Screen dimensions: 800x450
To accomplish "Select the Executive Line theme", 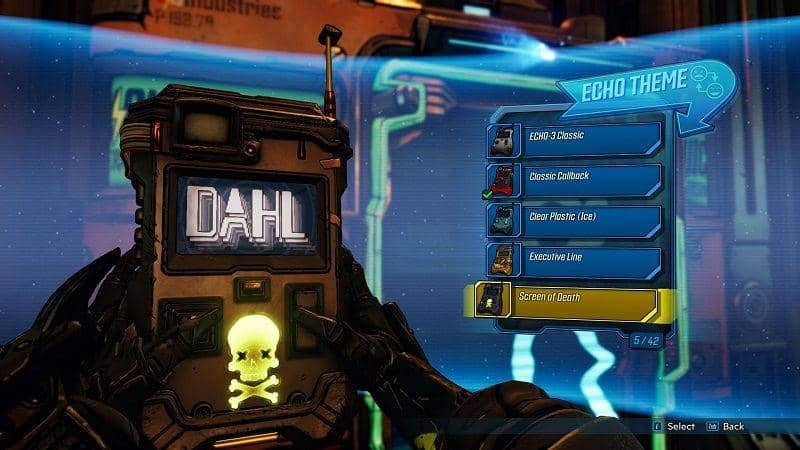I will (x=576, y=261).
